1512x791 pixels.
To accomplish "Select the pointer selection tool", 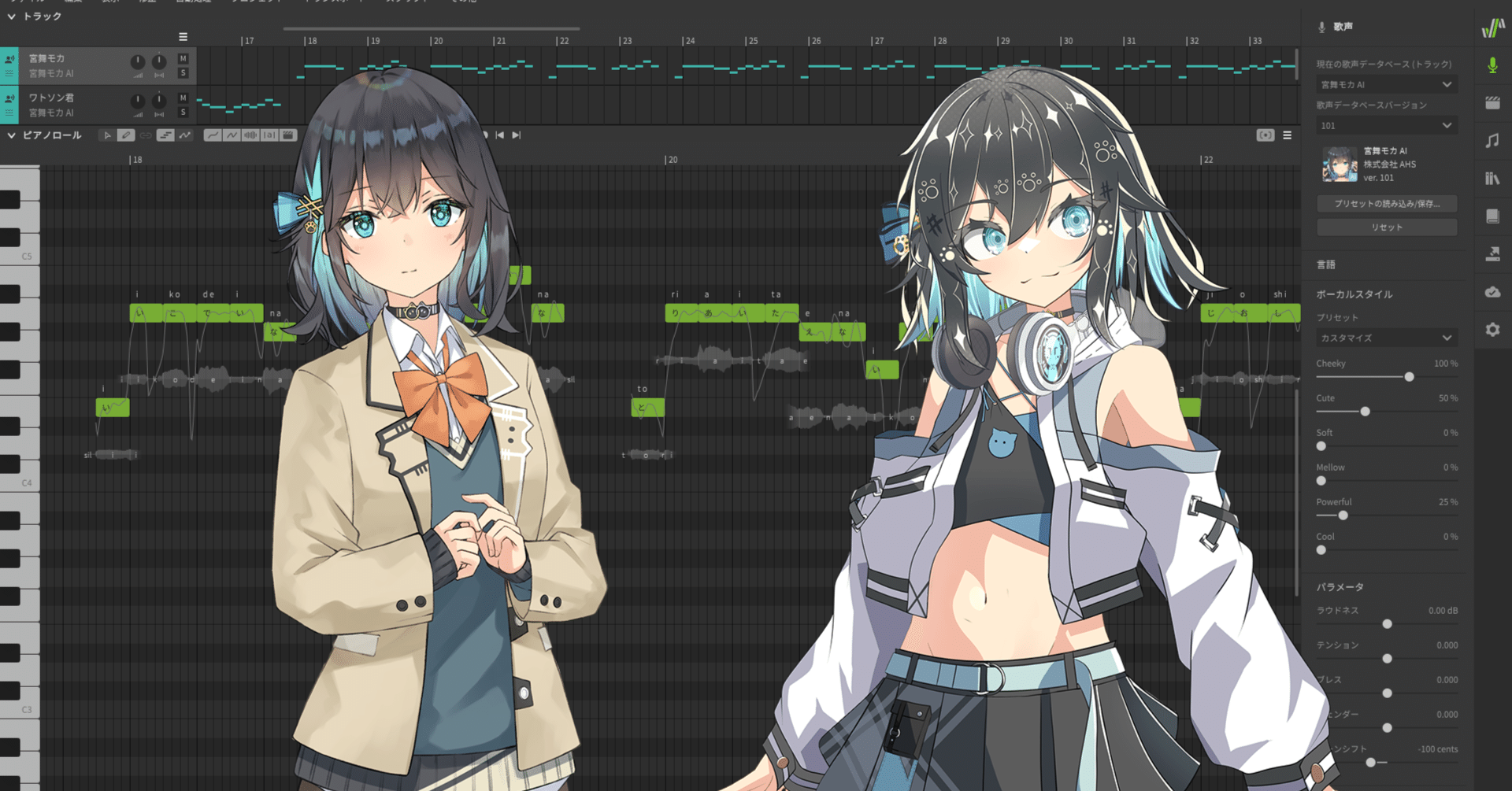I will (x=108, y=135).
